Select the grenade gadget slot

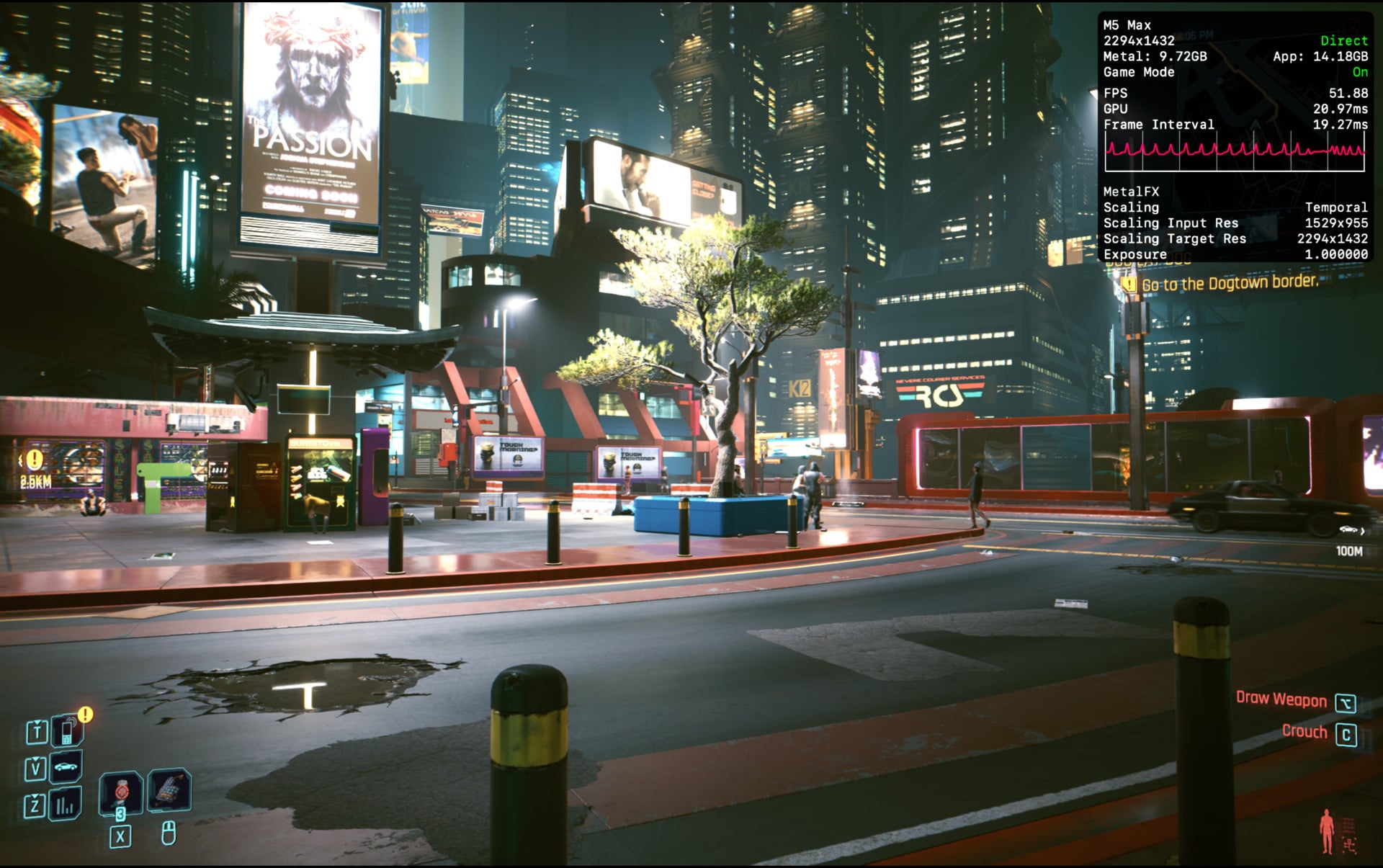click(x=169, y=789)
